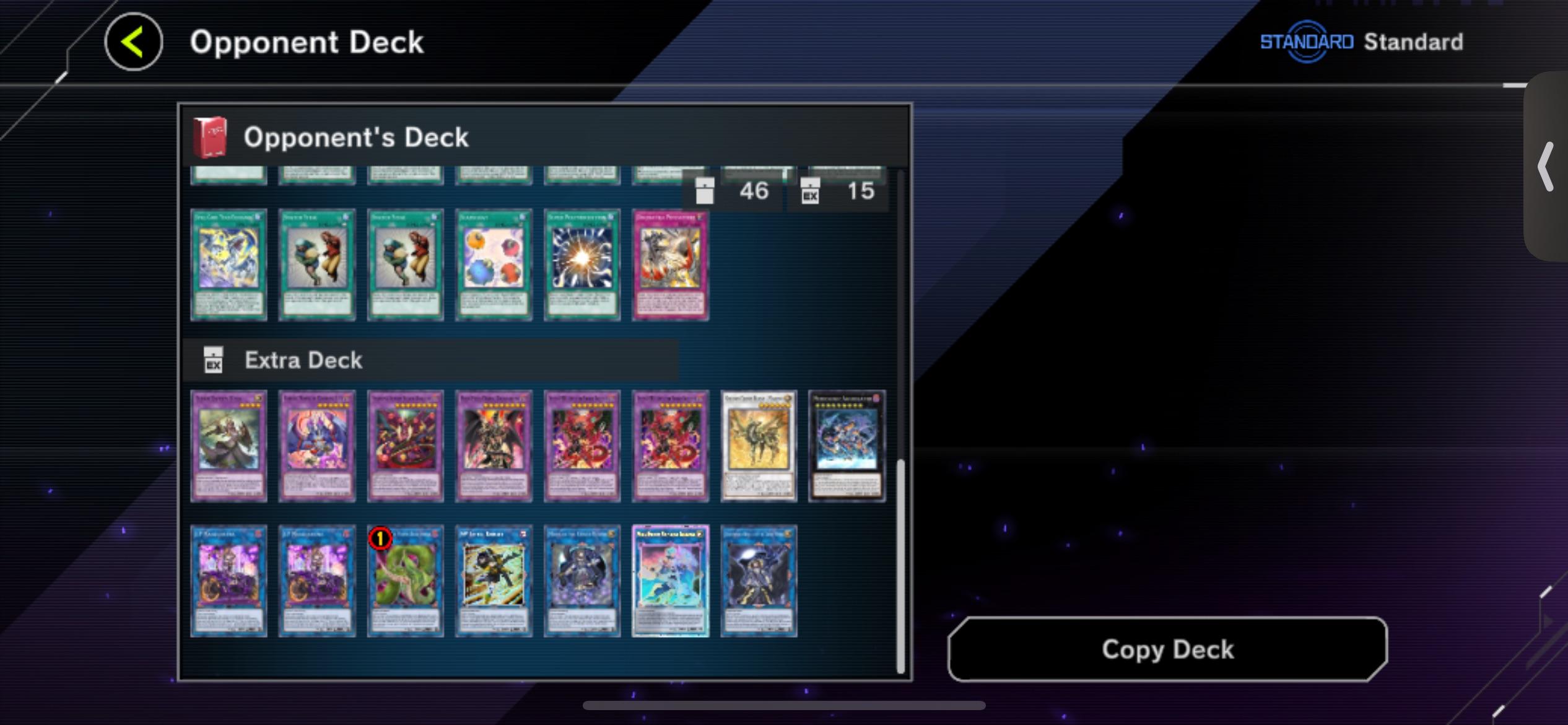The image size is (1568, 725).
Task: Select the white gold dragon card in the Extra Deck
Action: [758, 445]
